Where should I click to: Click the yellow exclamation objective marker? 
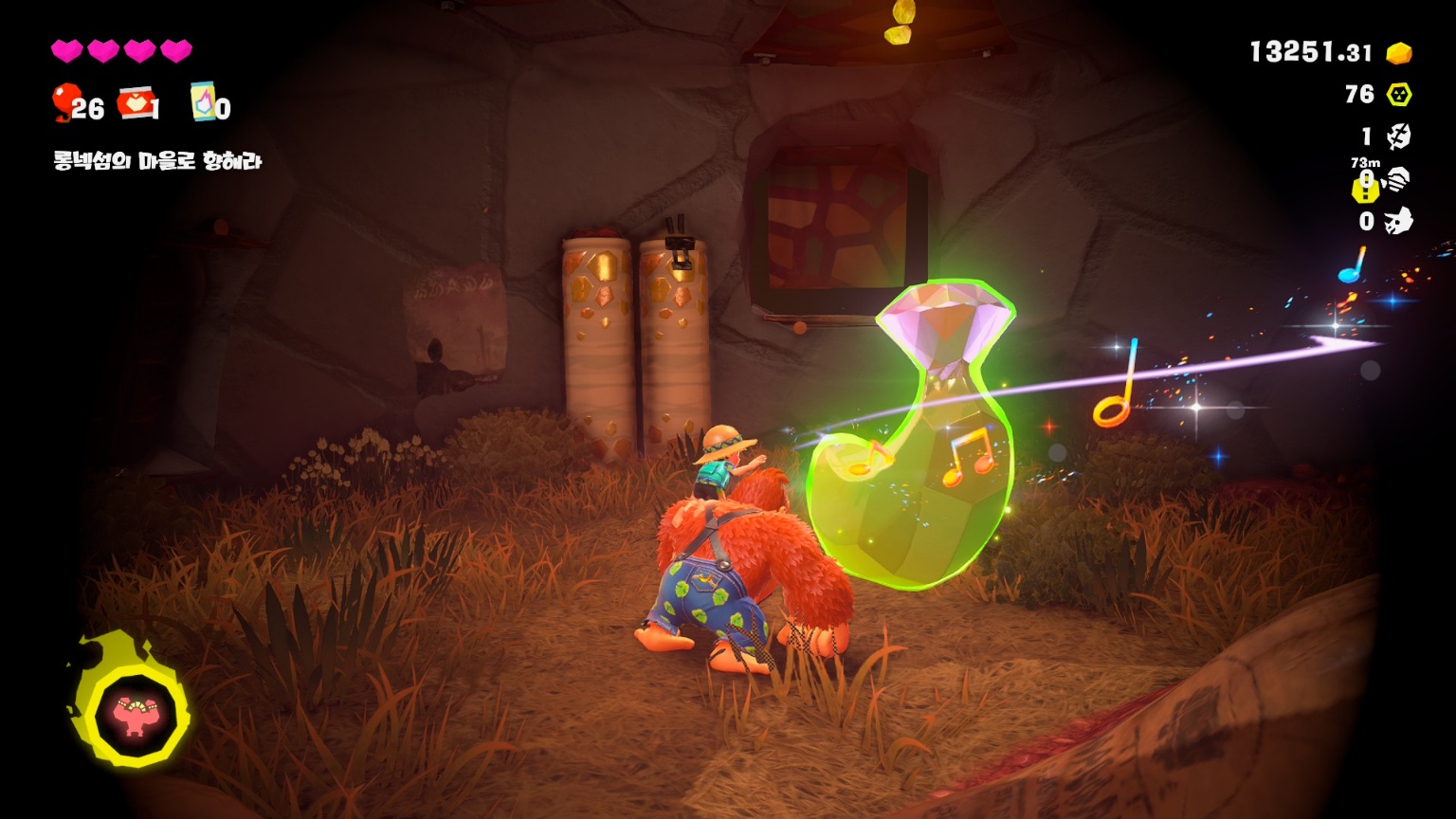1364,190
